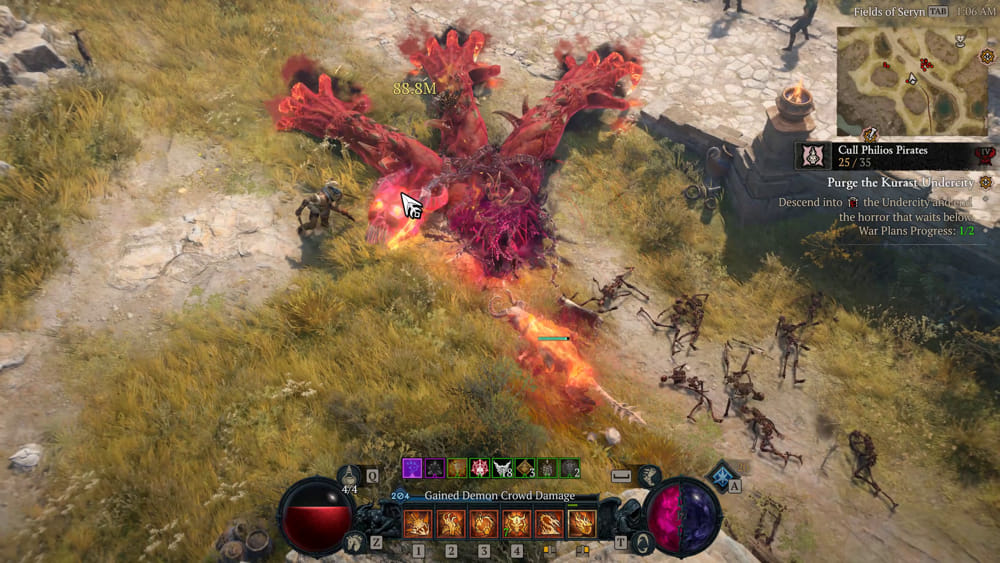
Task: Activate the horned demon skill in slot 4
Action: [x=516, y=523]
